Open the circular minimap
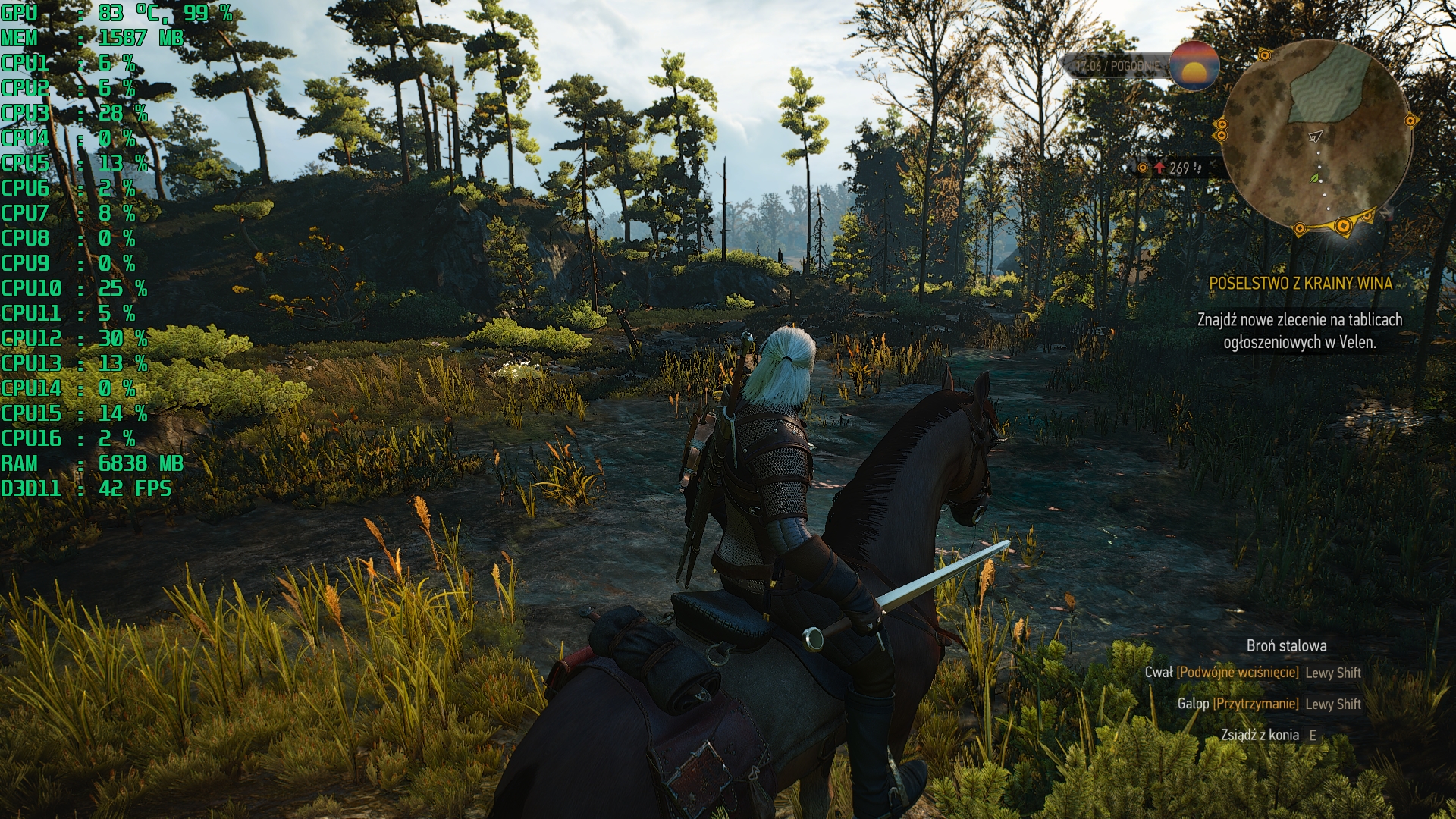1456x819 pixels. (1318, 136)
